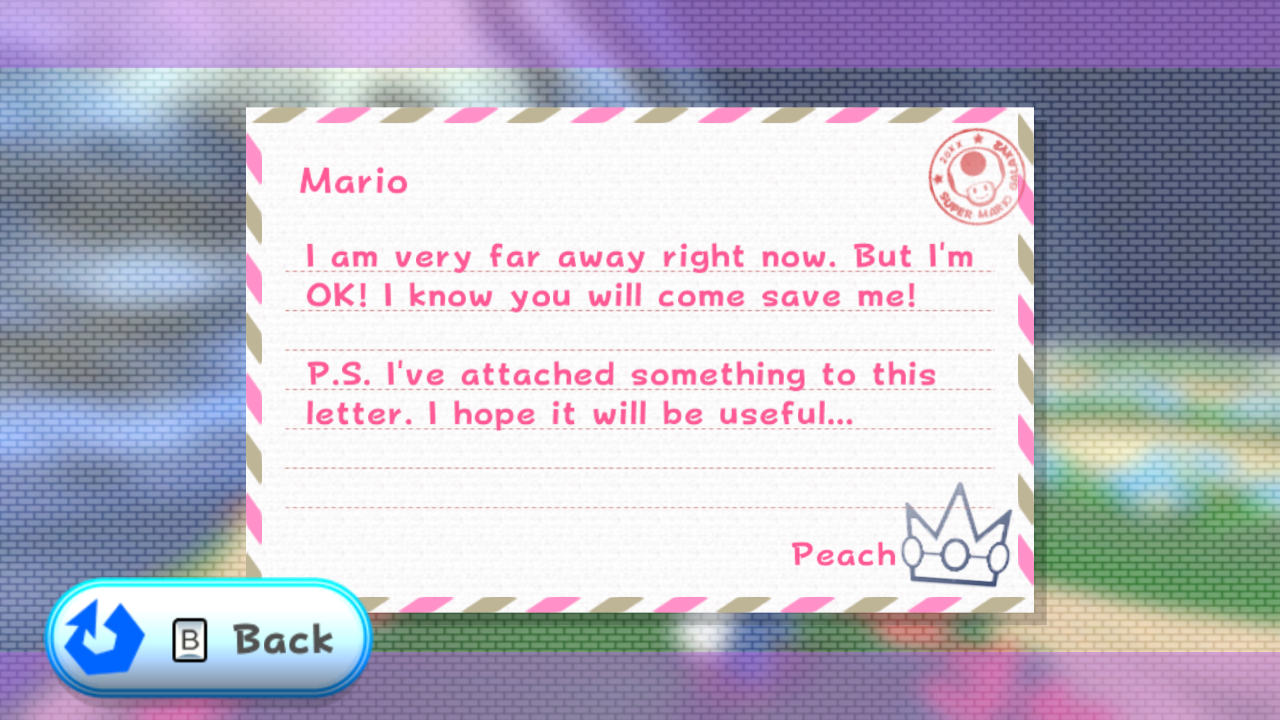This screenshot has height=720, width=1280.
Task: Select Peach's signature
Action: coord(843,555)
